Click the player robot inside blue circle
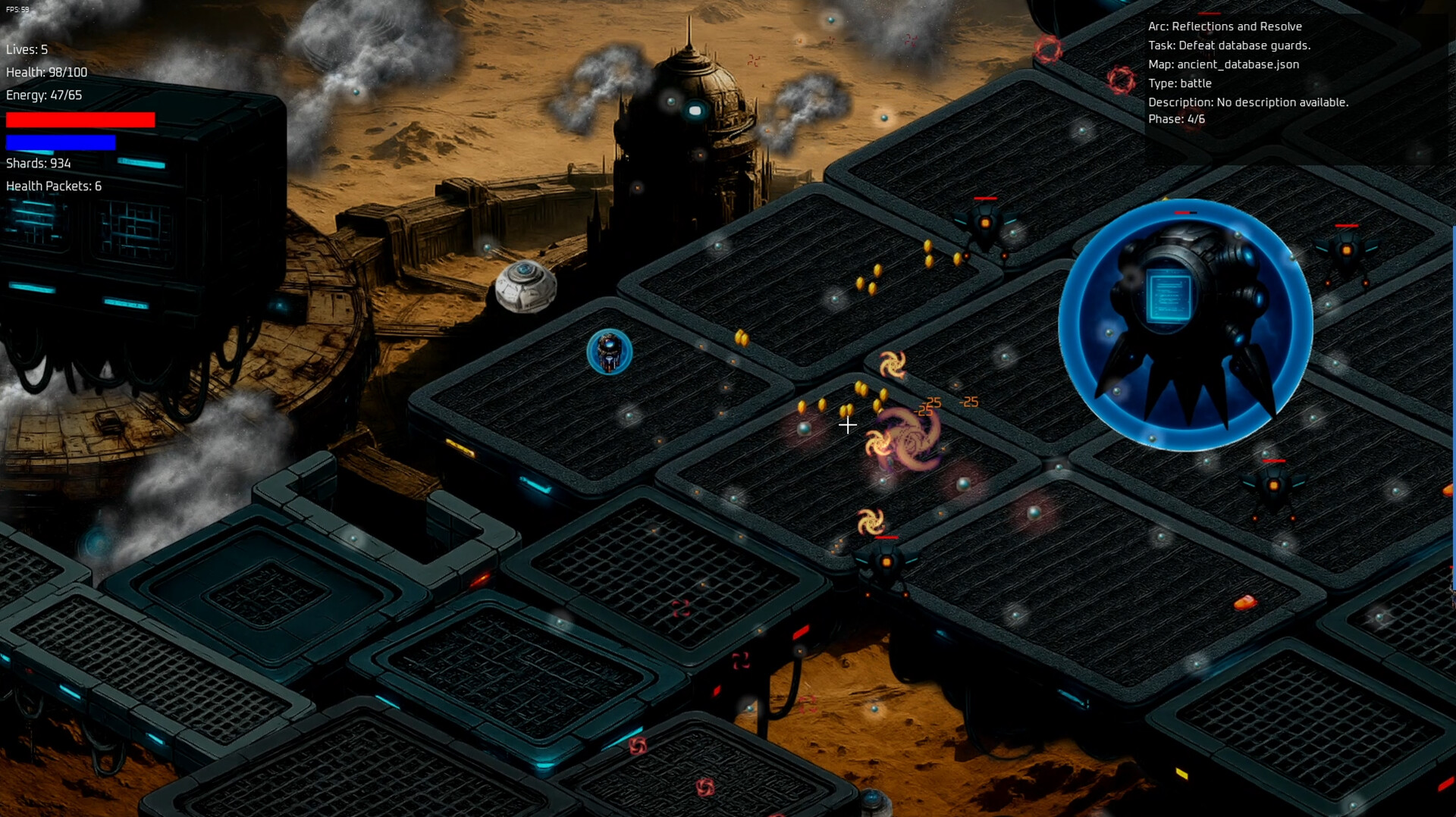This screenshot has width=1456, height=817. [609, 351]
